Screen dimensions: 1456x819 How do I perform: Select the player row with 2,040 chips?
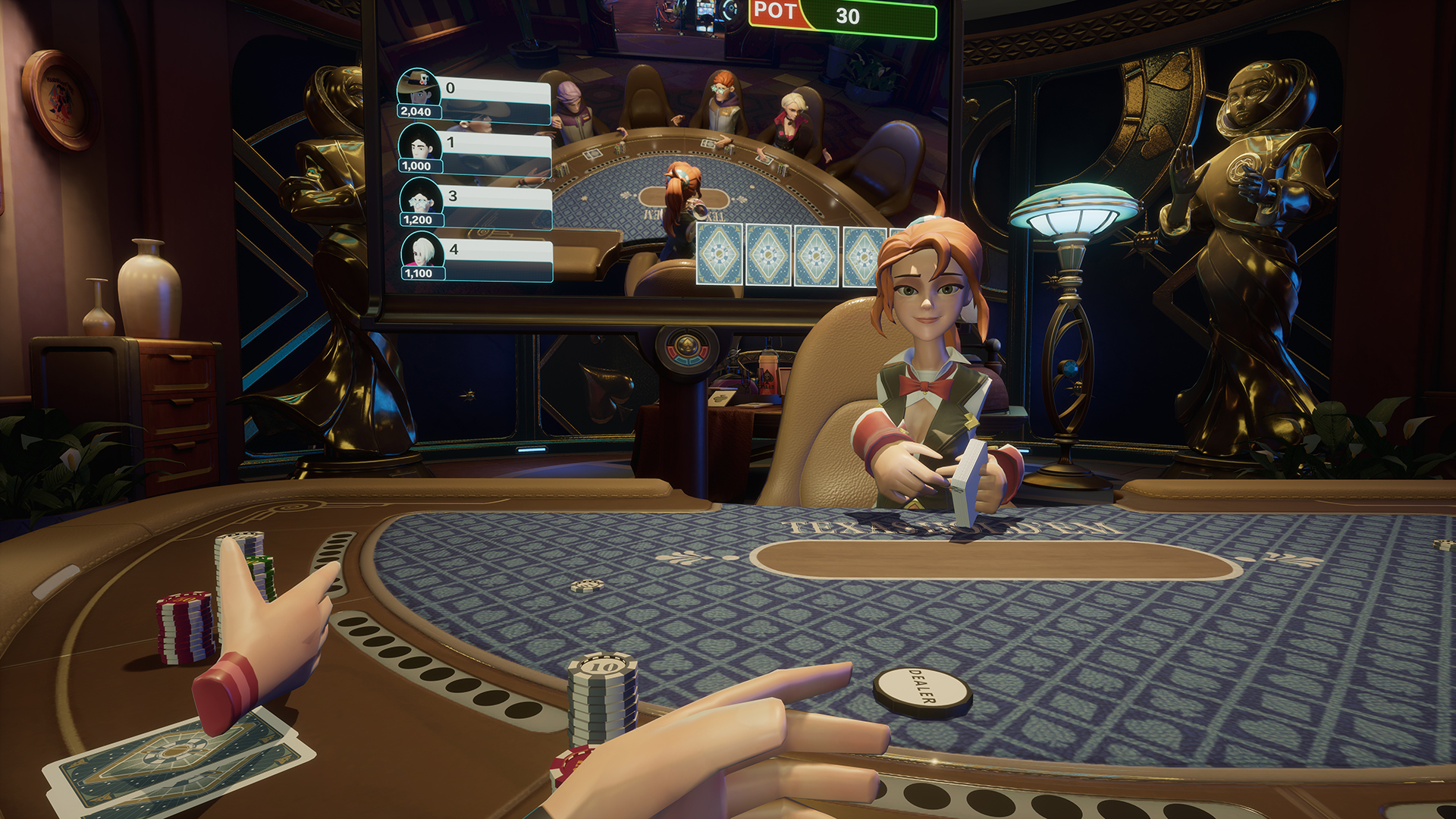point(475,98)
